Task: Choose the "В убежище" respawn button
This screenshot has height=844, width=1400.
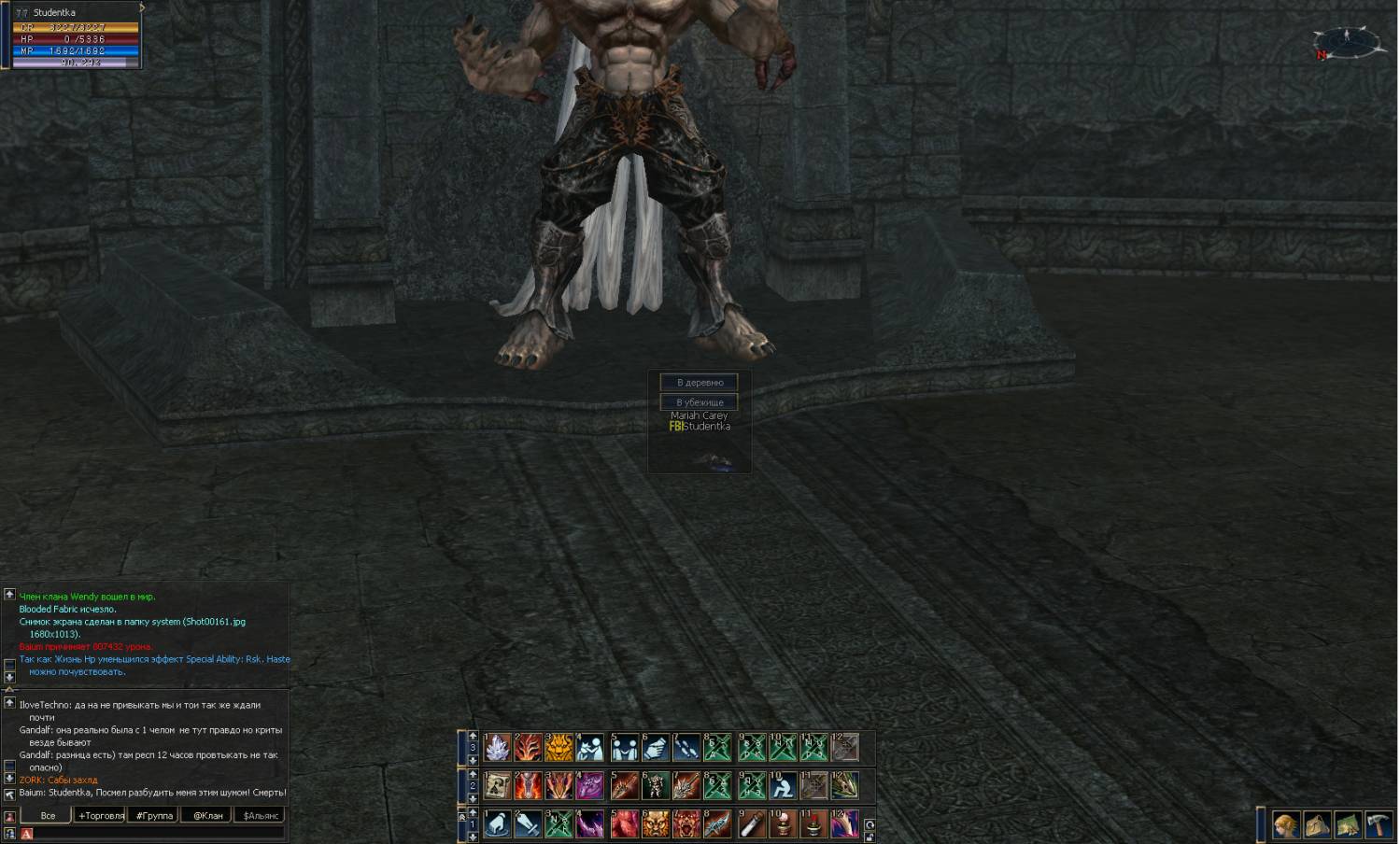Action: (x=700, y=402)
